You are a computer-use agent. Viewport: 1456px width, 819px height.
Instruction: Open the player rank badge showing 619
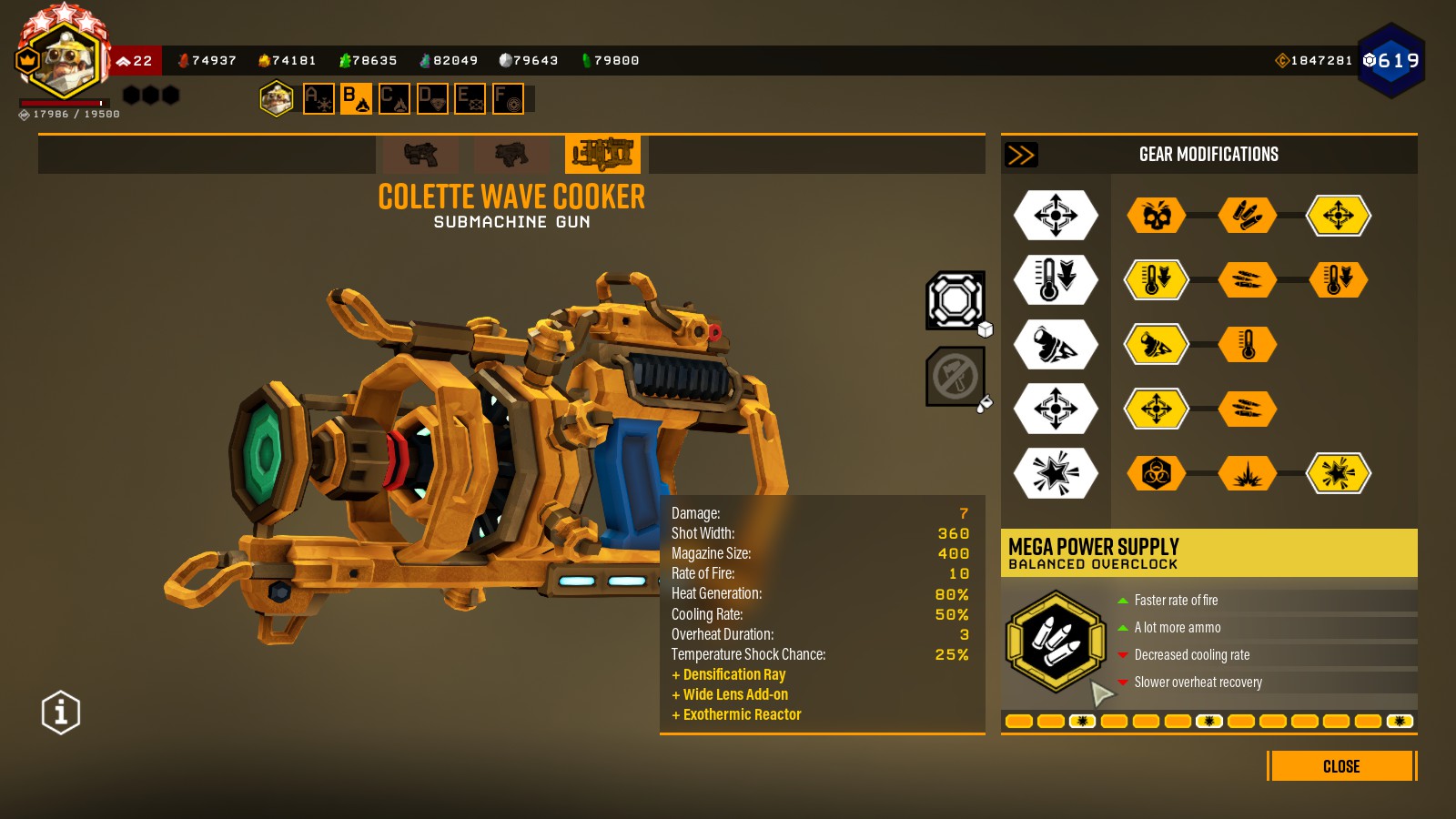pos(1391,61)
